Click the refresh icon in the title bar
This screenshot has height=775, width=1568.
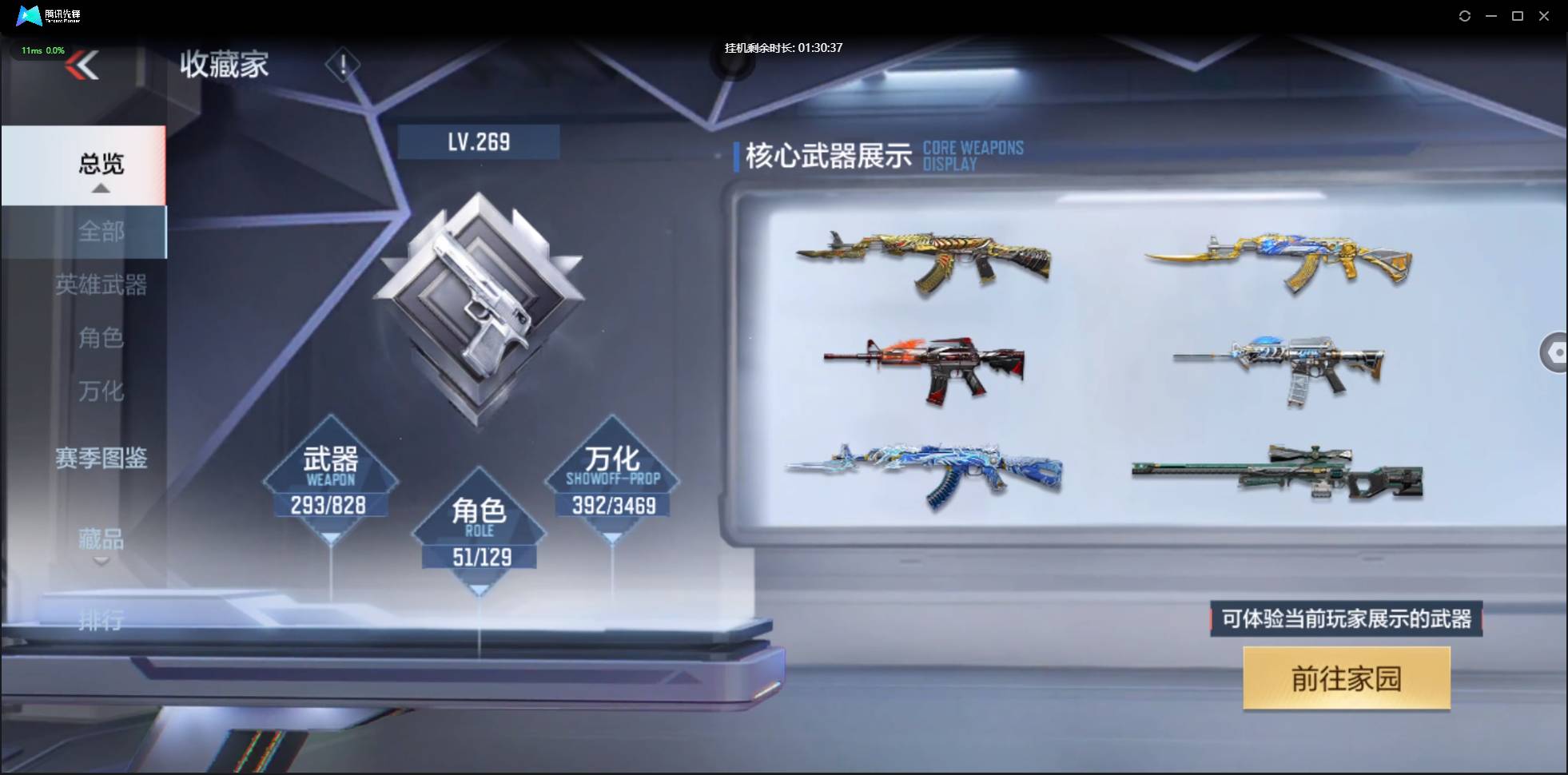coord(1466,16)
